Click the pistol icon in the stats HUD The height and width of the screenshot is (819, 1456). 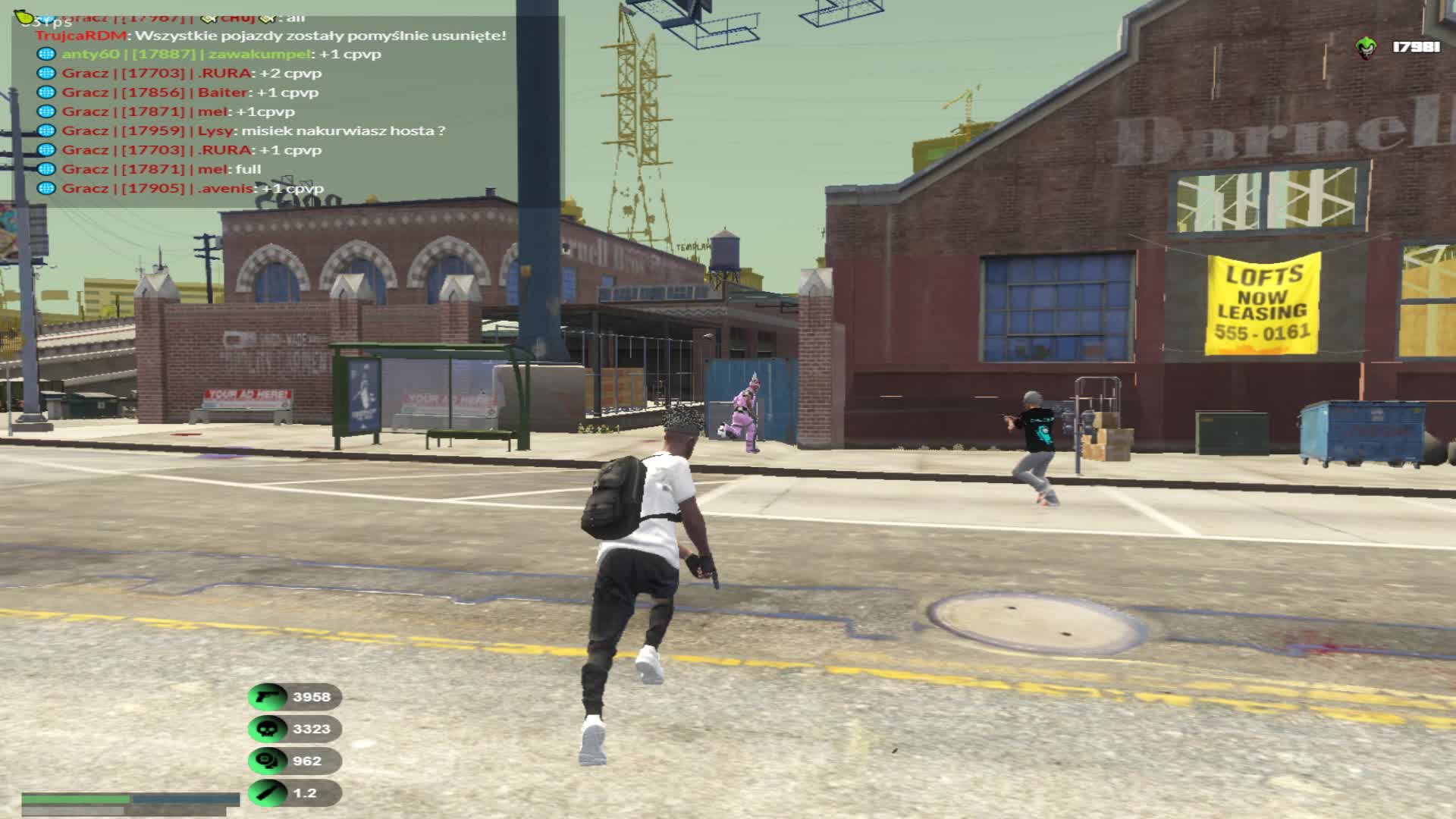(268, 697)
